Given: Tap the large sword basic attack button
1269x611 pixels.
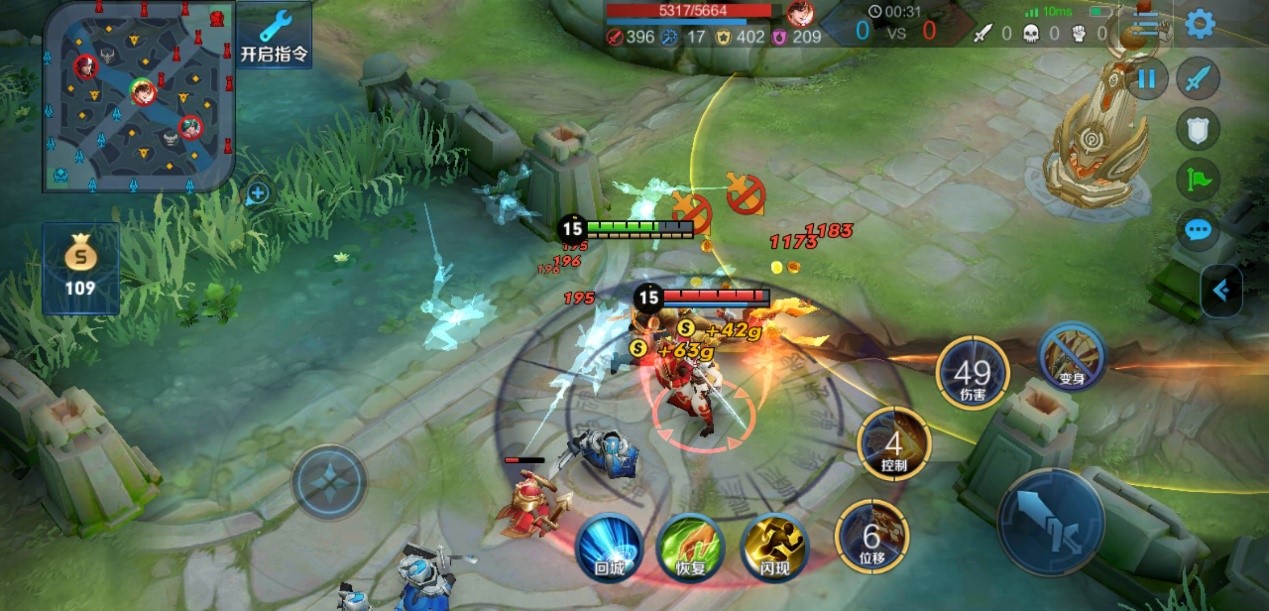Looking at the screenshot, I should coord(1050,522).
